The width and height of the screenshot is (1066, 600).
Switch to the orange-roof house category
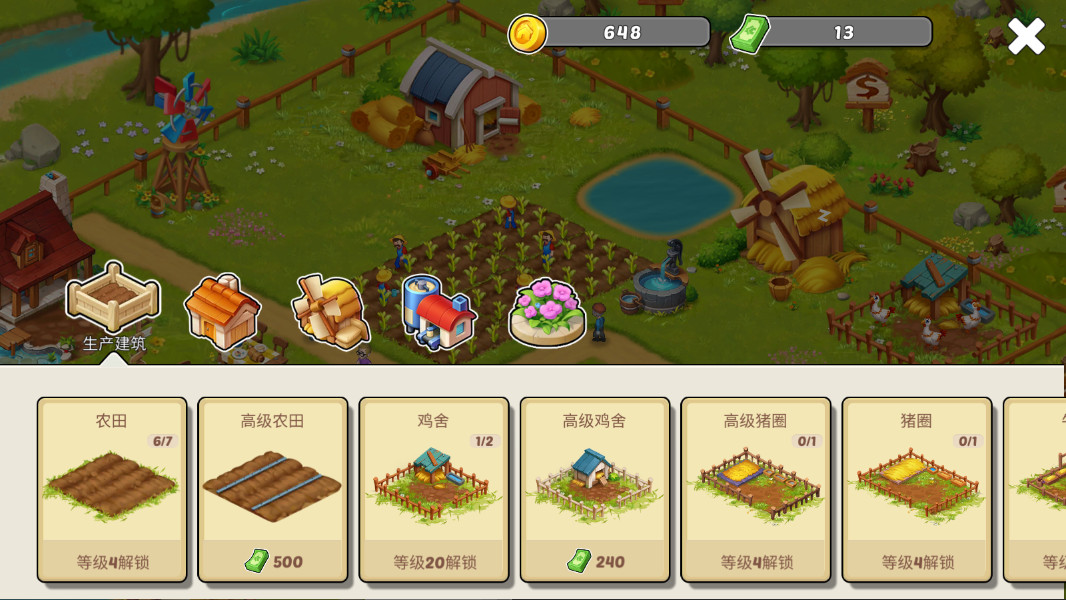pos(222,311)
